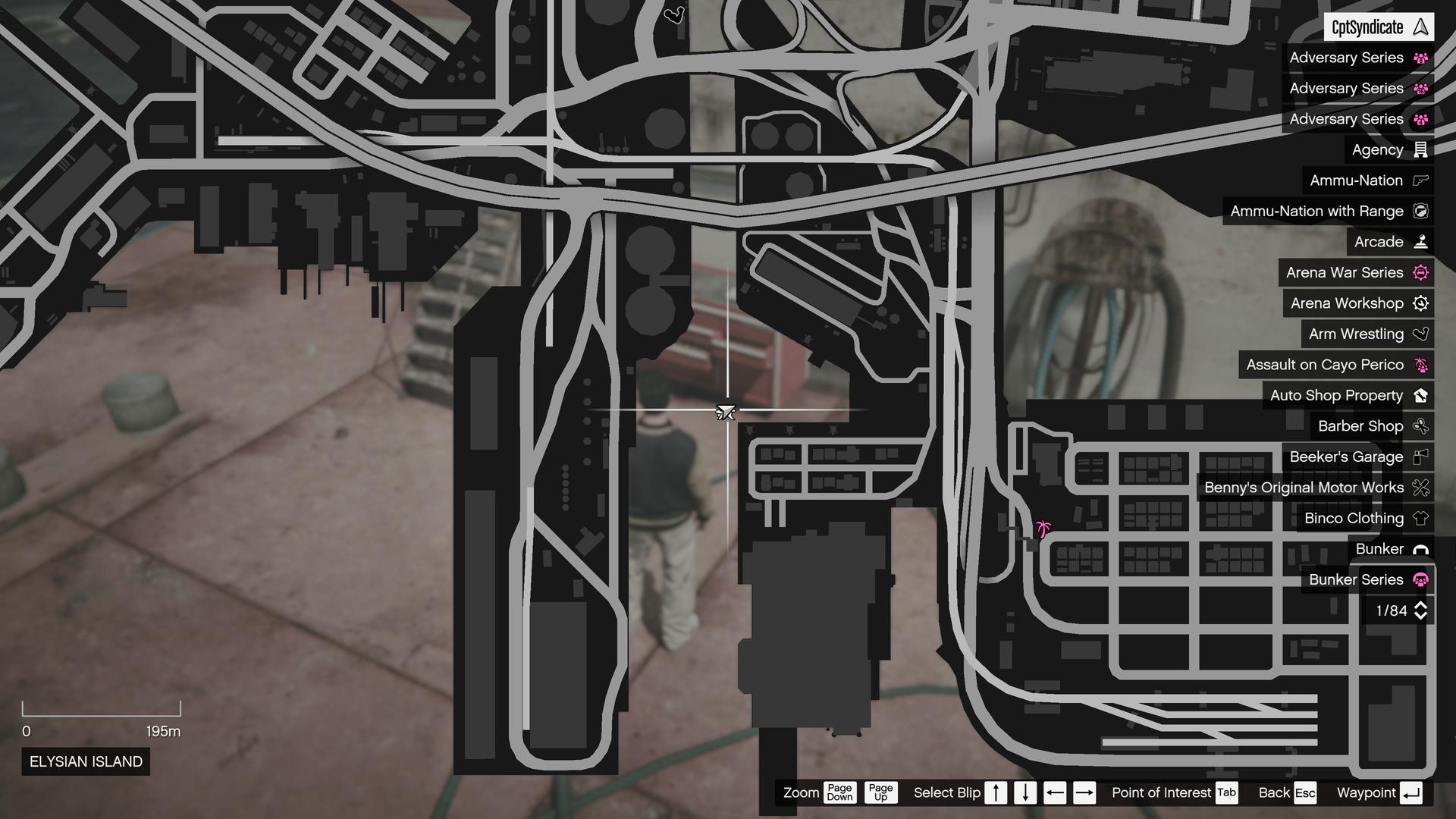Click the Bunker helmet icon

1420,548
